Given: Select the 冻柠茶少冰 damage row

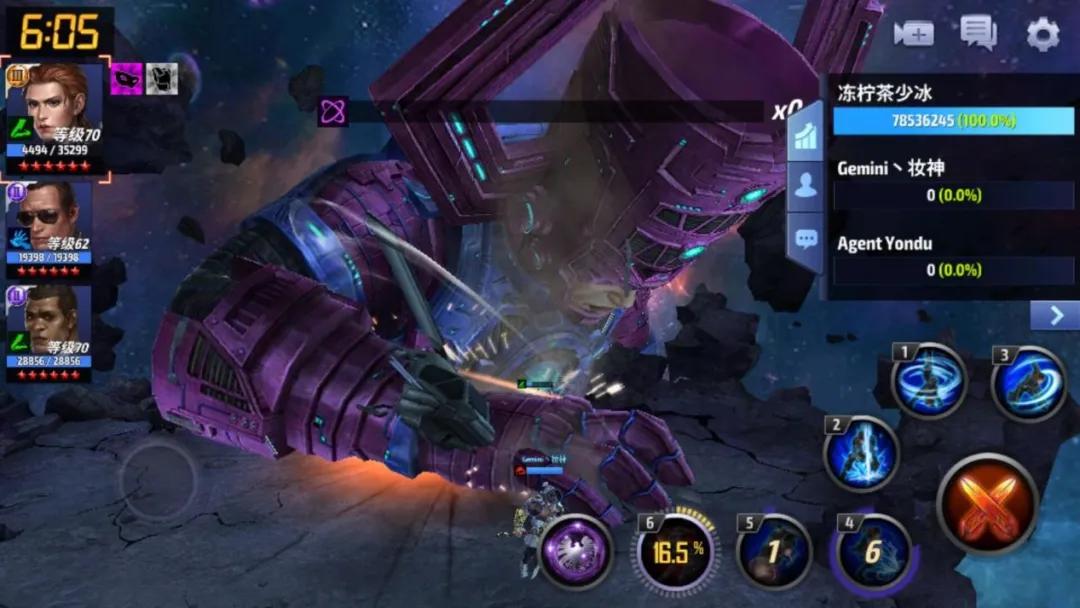Looking at the screenshot, I should [952, 108].
